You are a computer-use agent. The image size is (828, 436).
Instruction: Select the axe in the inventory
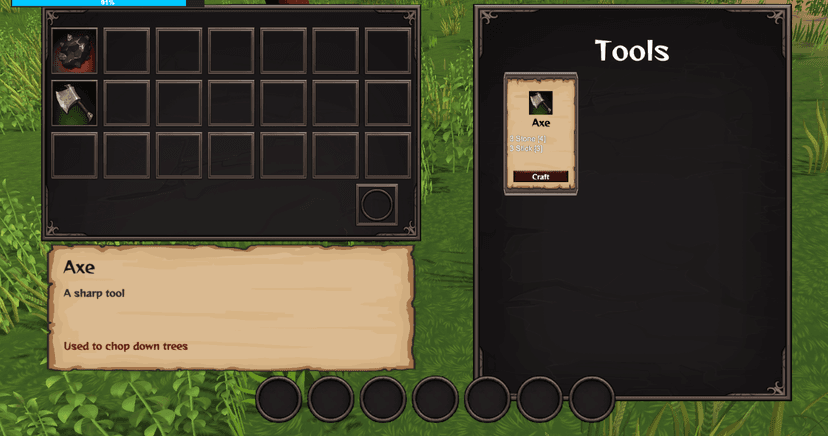coord(75,103)
